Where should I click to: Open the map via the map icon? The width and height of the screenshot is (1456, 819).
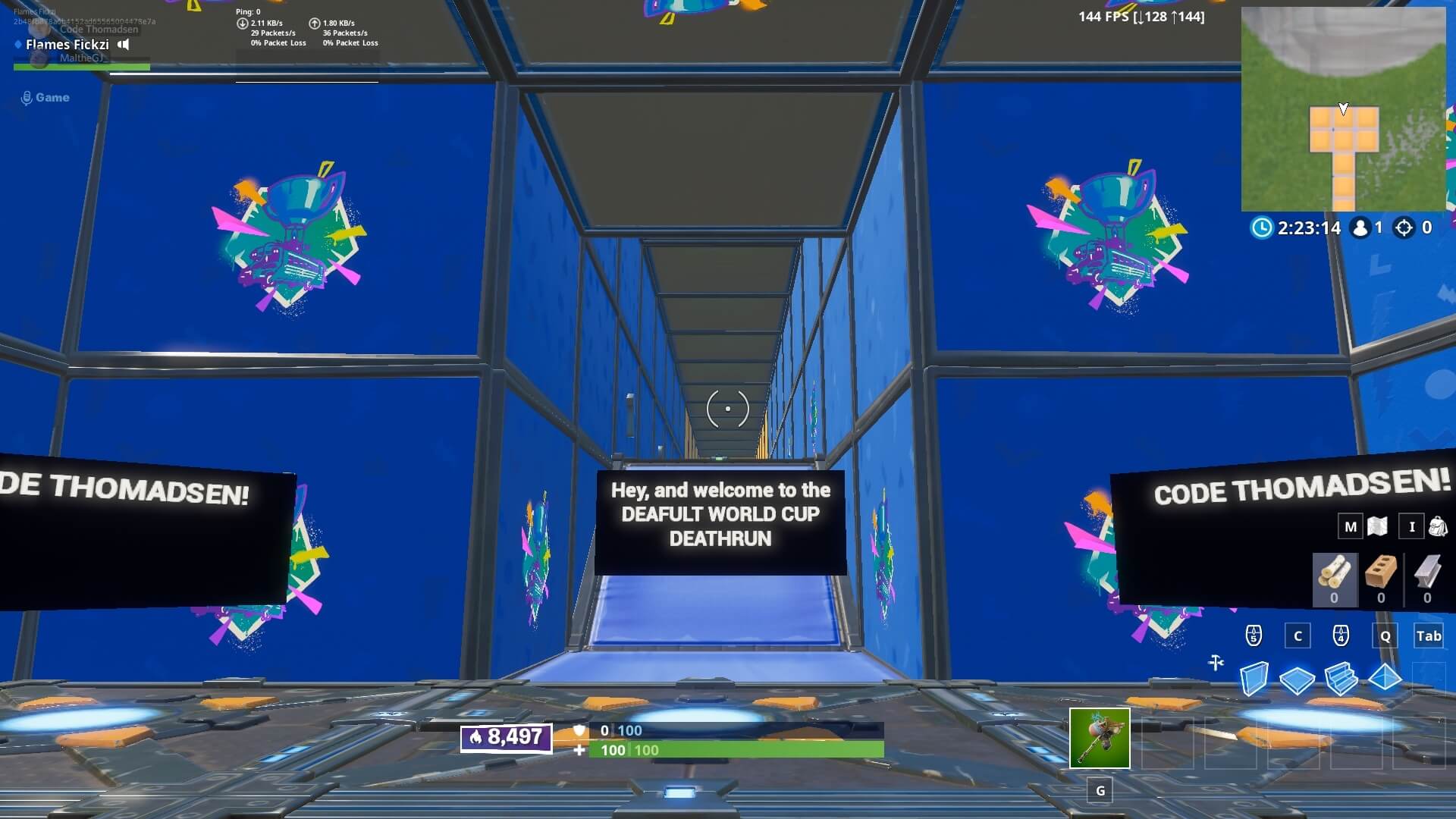[1378, 526]
